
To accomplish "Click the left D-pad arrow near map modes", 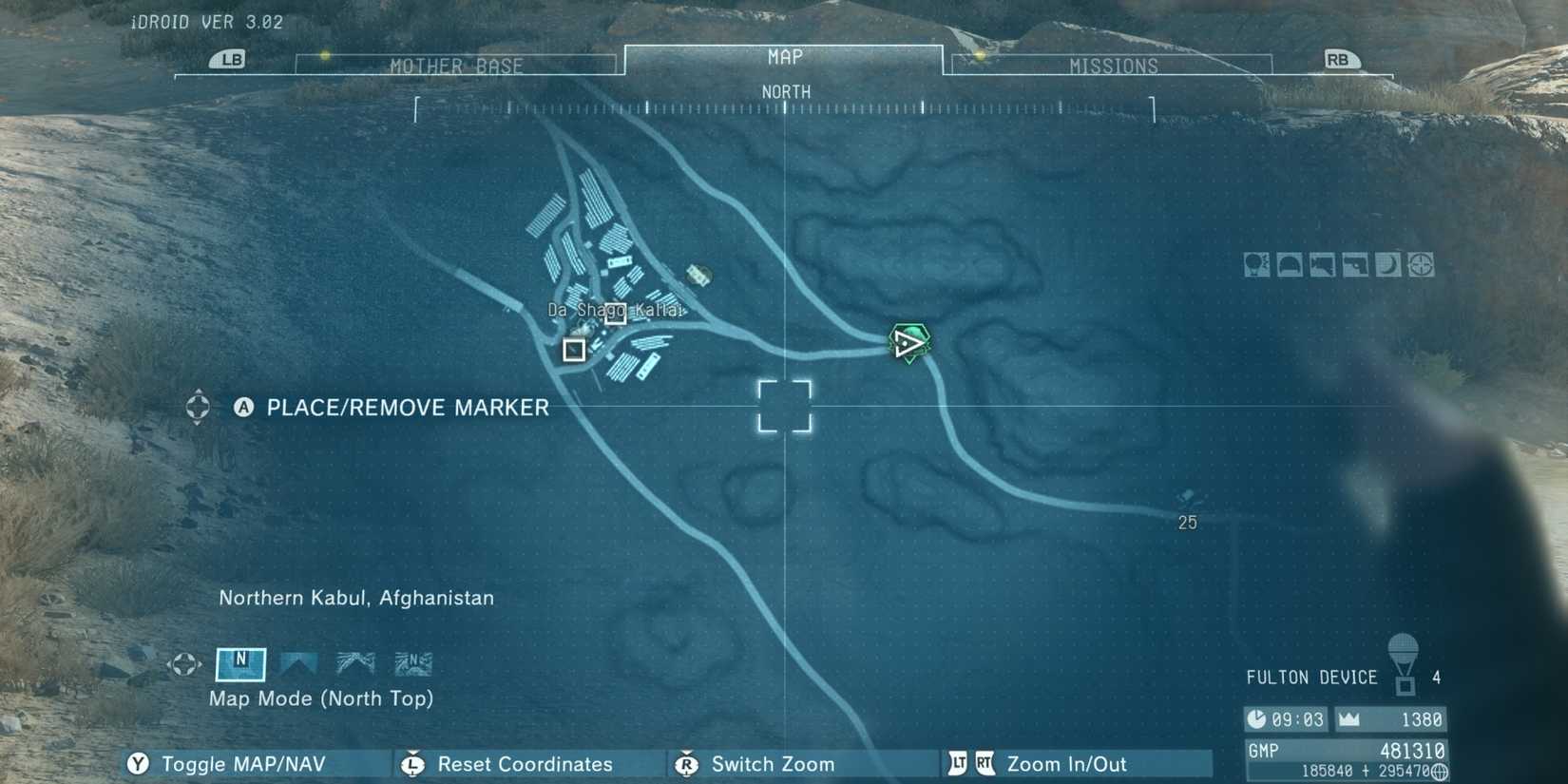I will pyautogui.click(x=169, y=662).
